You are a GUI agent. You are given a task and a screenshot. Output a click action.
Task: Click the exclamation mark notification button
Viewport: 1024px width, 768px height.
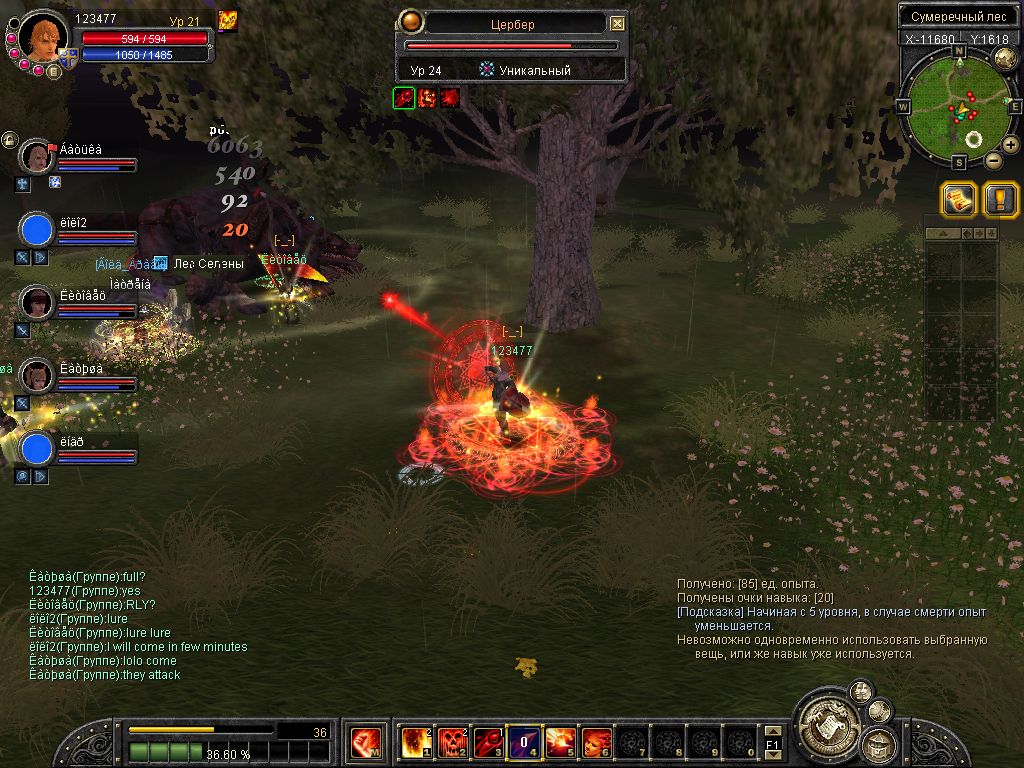coord(1000,199)
